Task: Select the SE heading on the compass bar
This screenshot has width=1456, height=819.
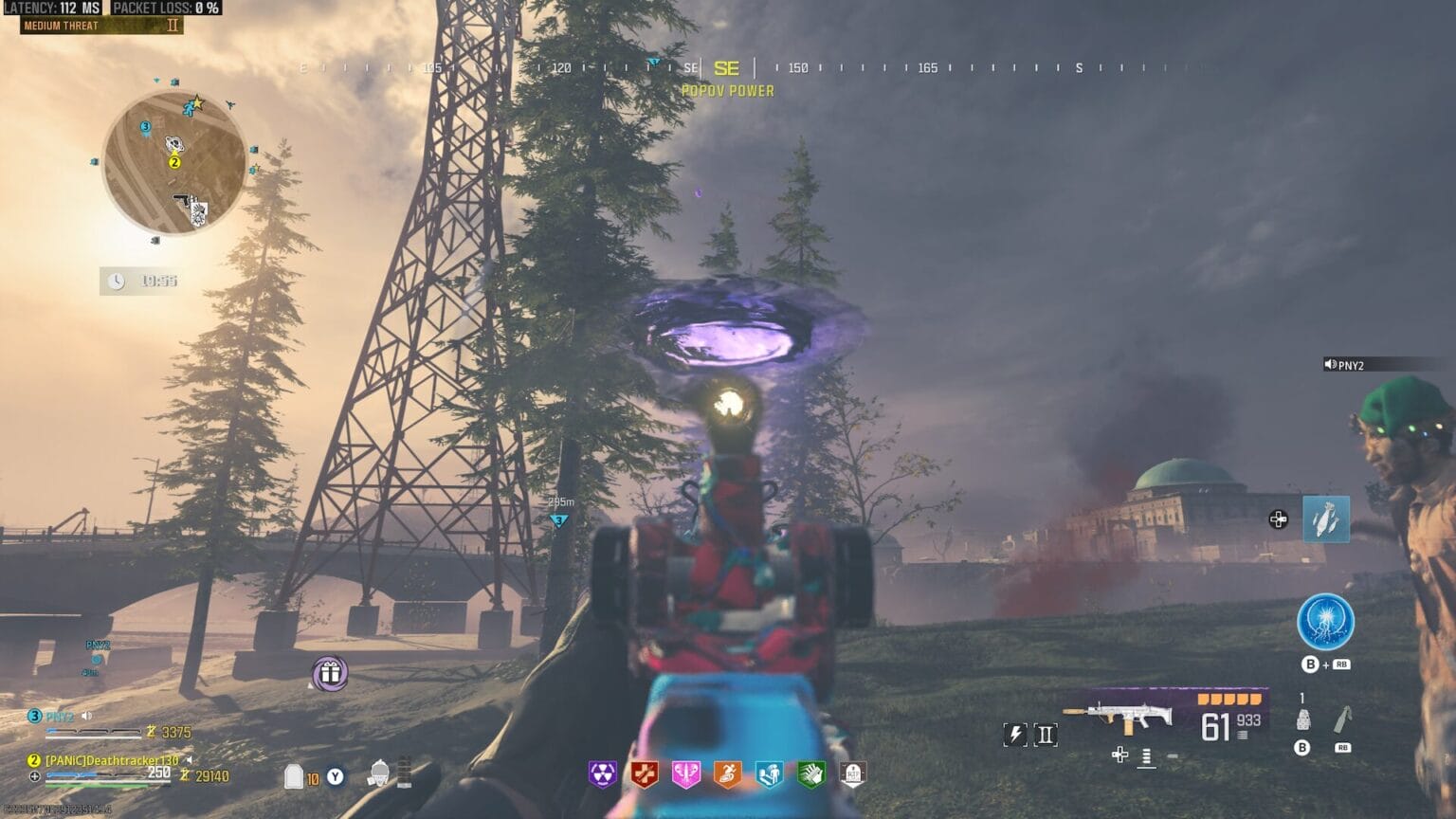Action: (x=727, y=68)
